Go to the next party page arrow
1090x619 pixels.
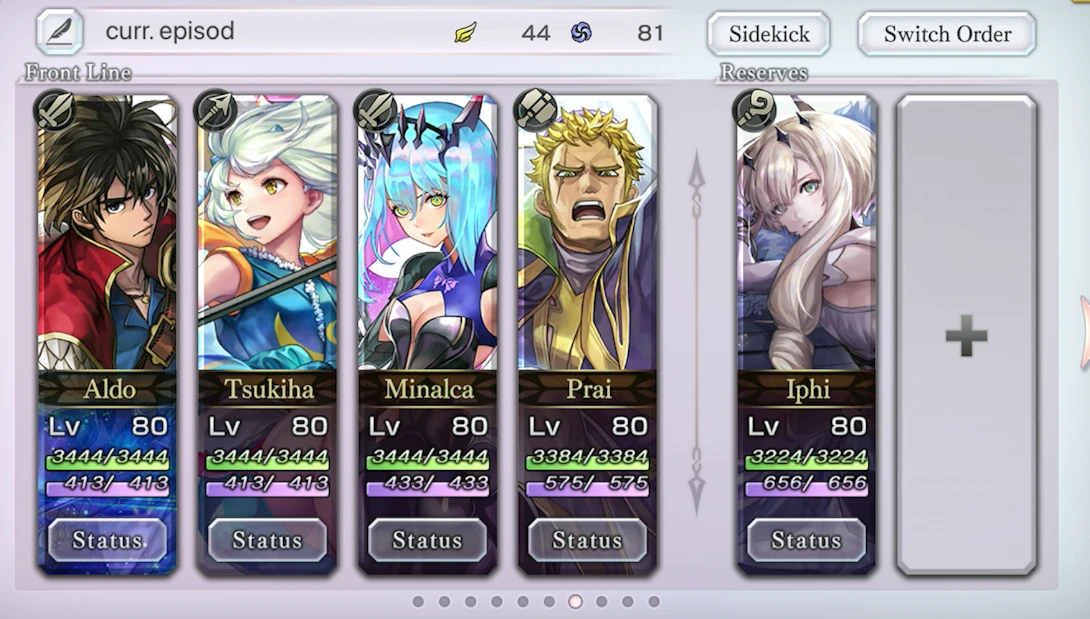point(1083,333)
